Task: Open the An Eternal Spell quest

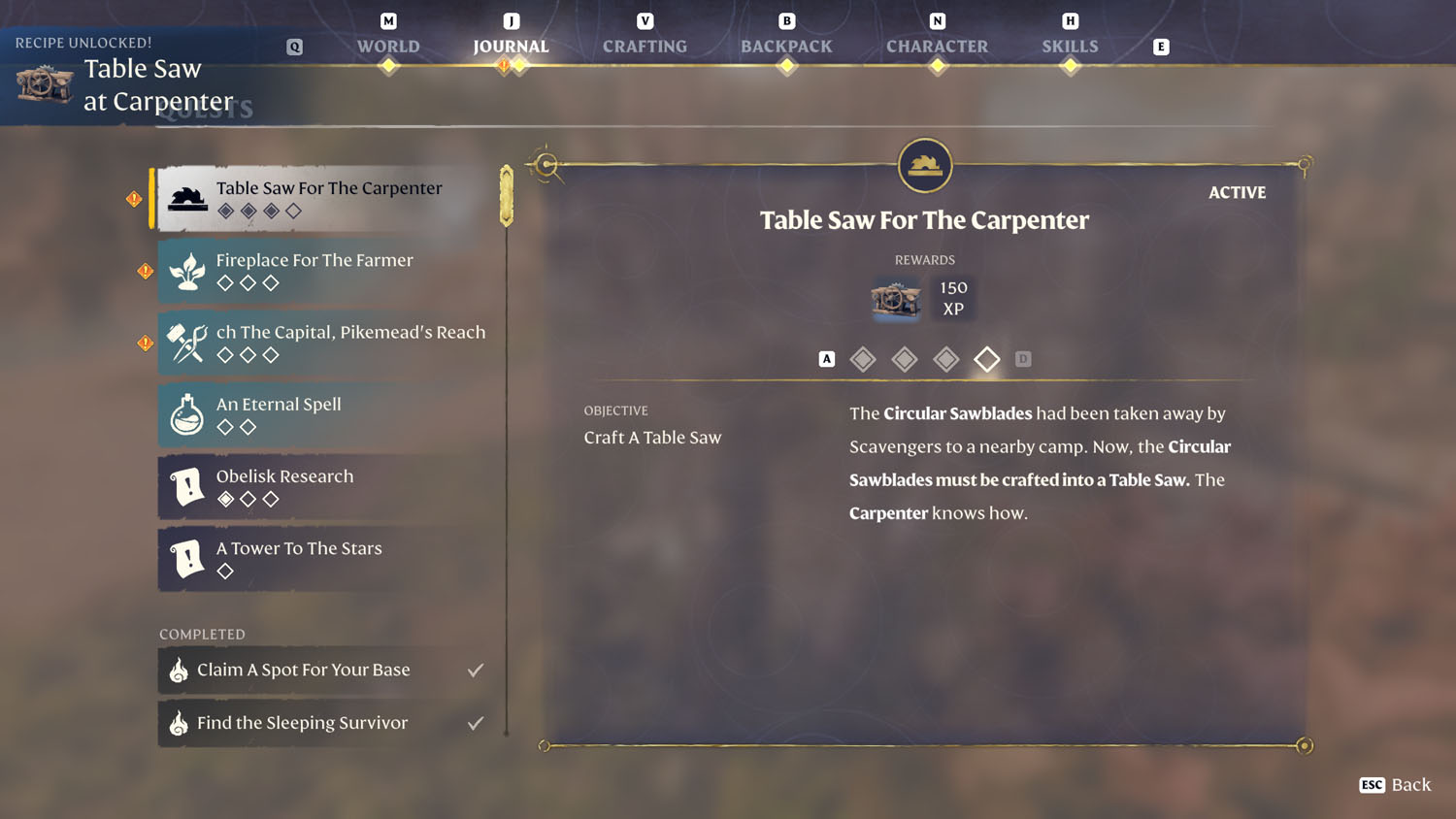Action: 328,414
